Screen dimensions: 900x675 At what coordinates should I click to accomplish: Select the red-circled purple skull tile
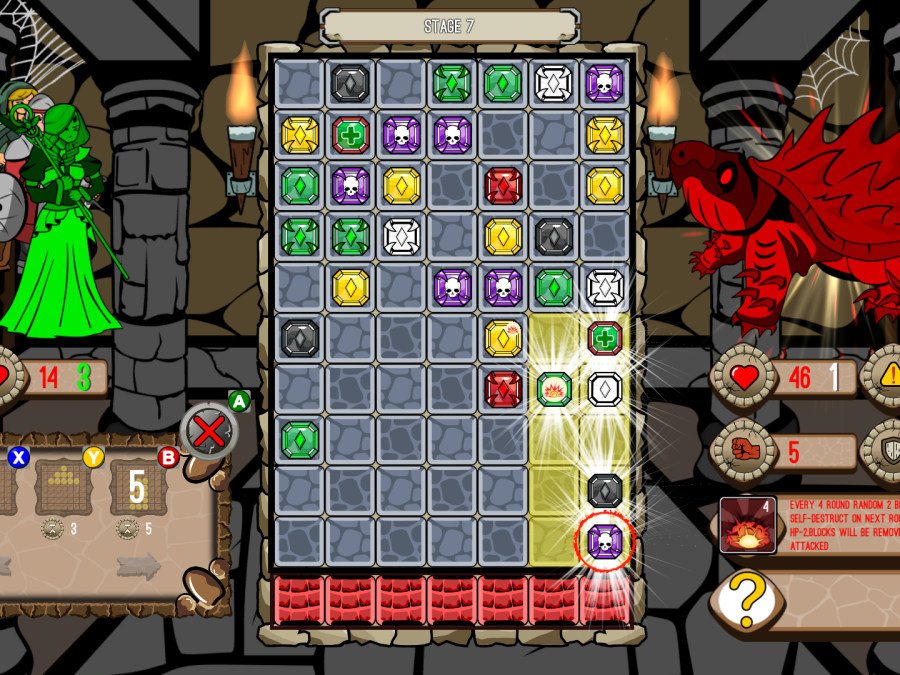pos(605,542)
